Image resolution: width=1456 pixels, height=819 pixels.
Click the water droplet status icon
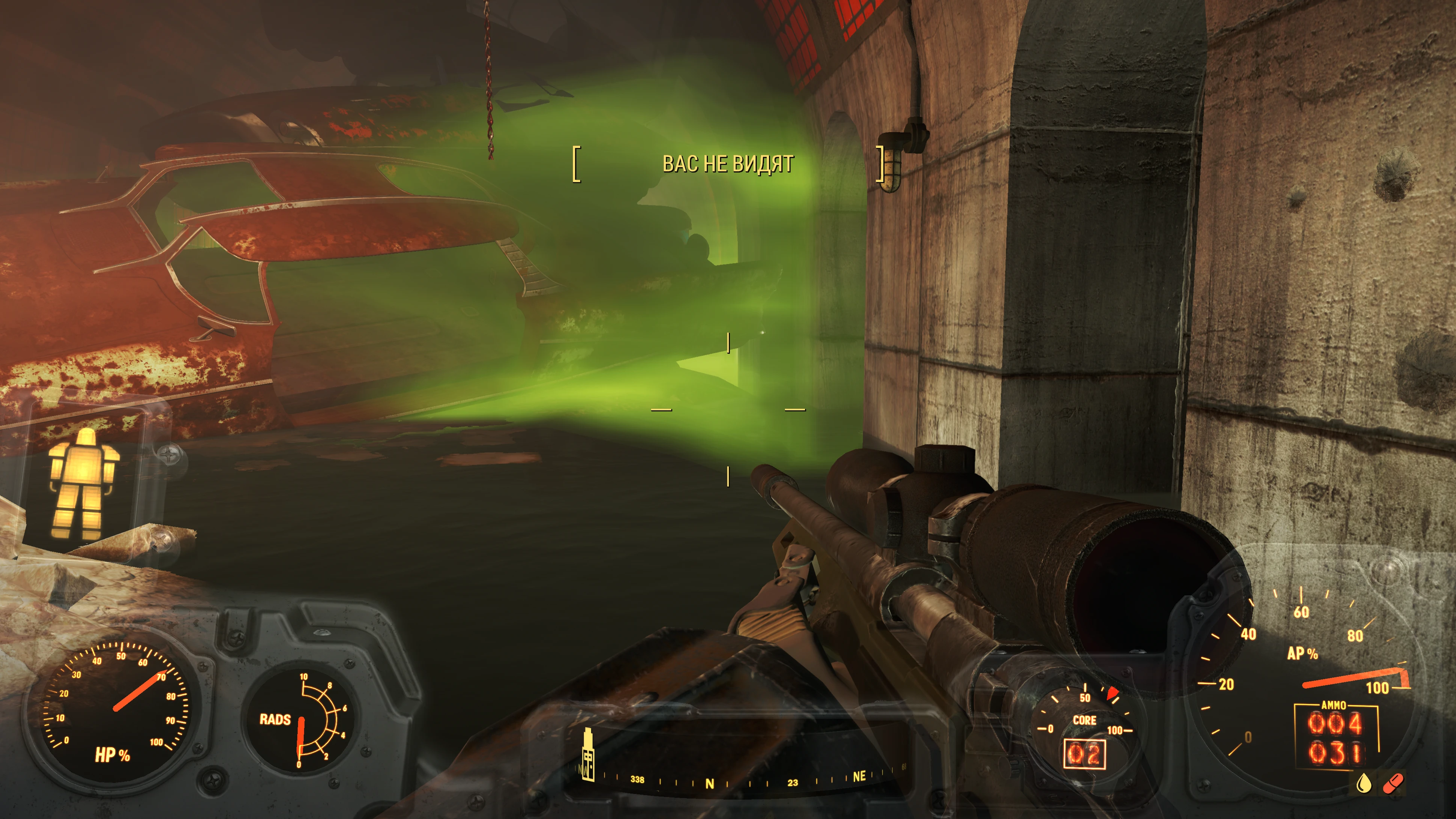pyautogui.click(x=1363, y=783)
